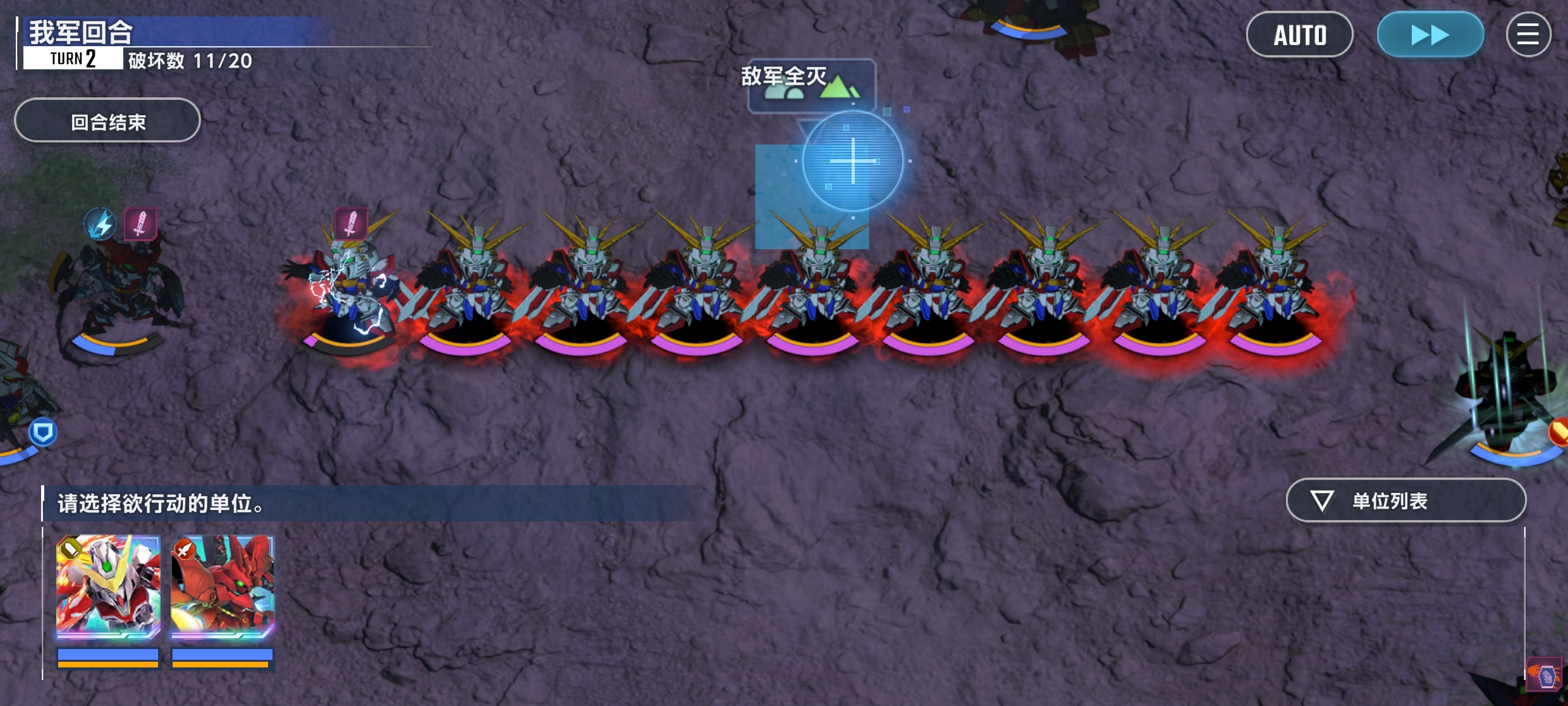
Task: Toggle AUTO battle mode
Action: [x=1299, y=35]
